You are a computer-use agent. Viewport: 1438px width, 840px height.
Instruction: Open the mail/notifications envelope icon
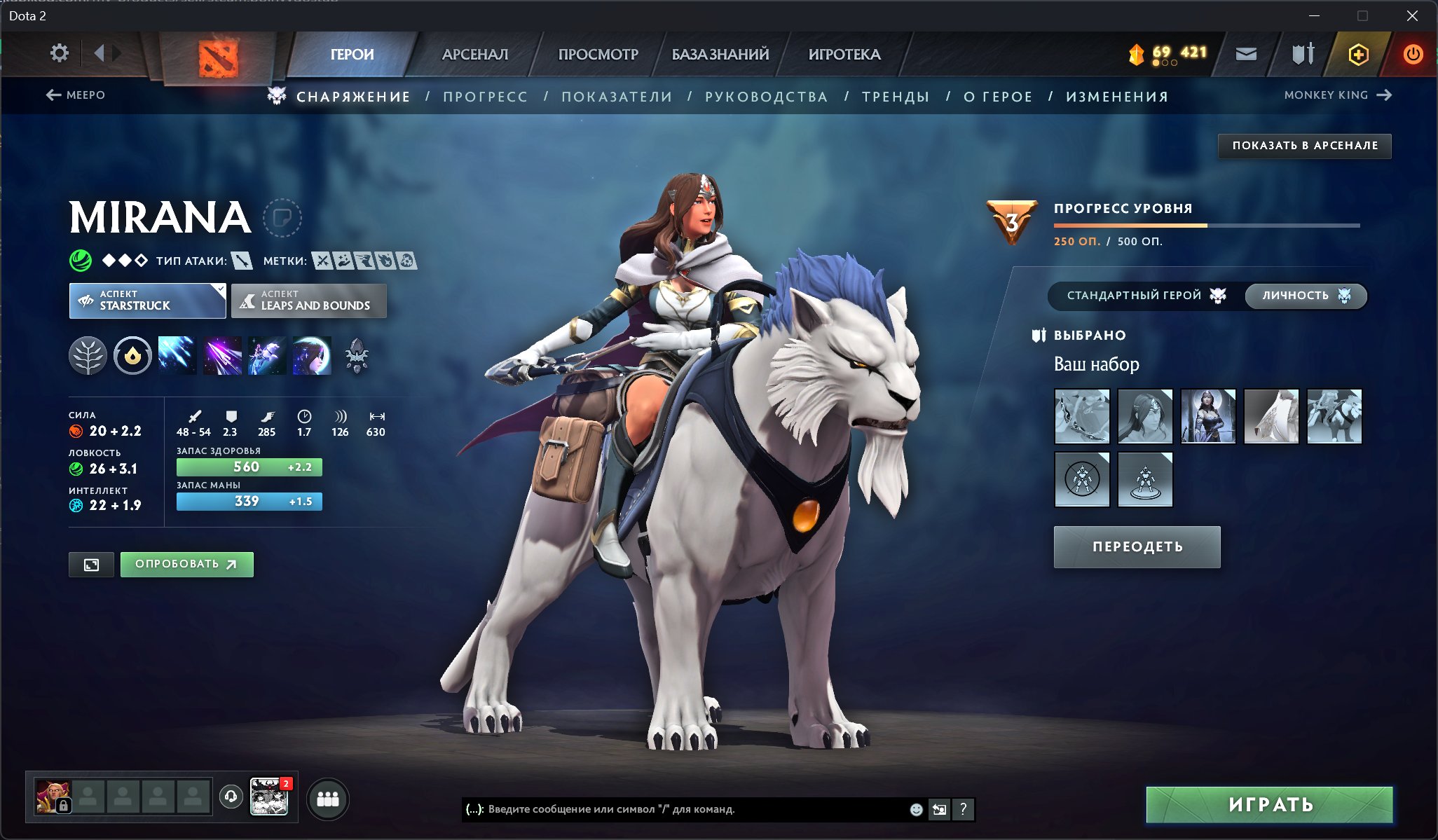pos(1247,53)
